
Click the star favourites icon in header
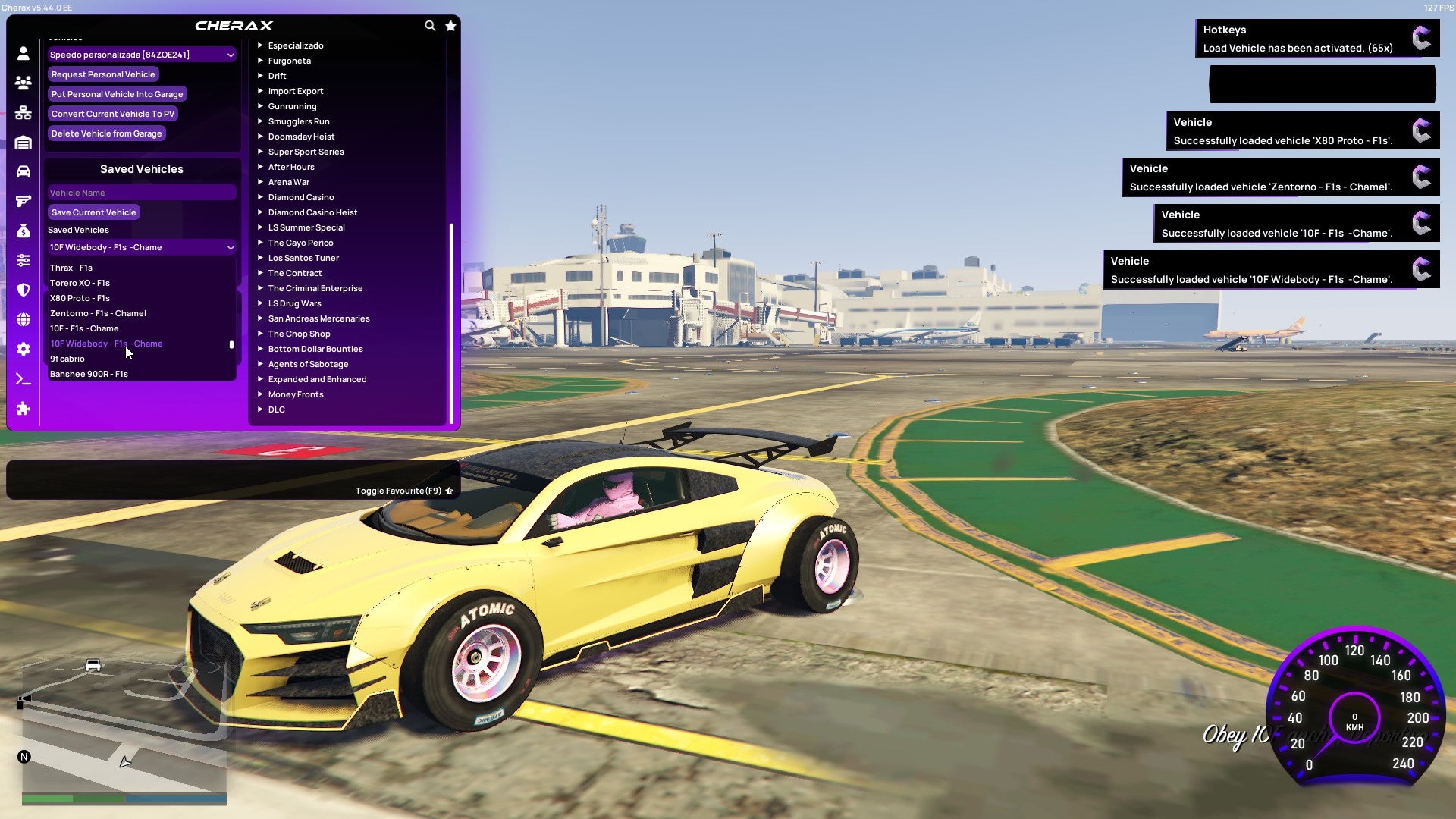click(x=450, y=25)
